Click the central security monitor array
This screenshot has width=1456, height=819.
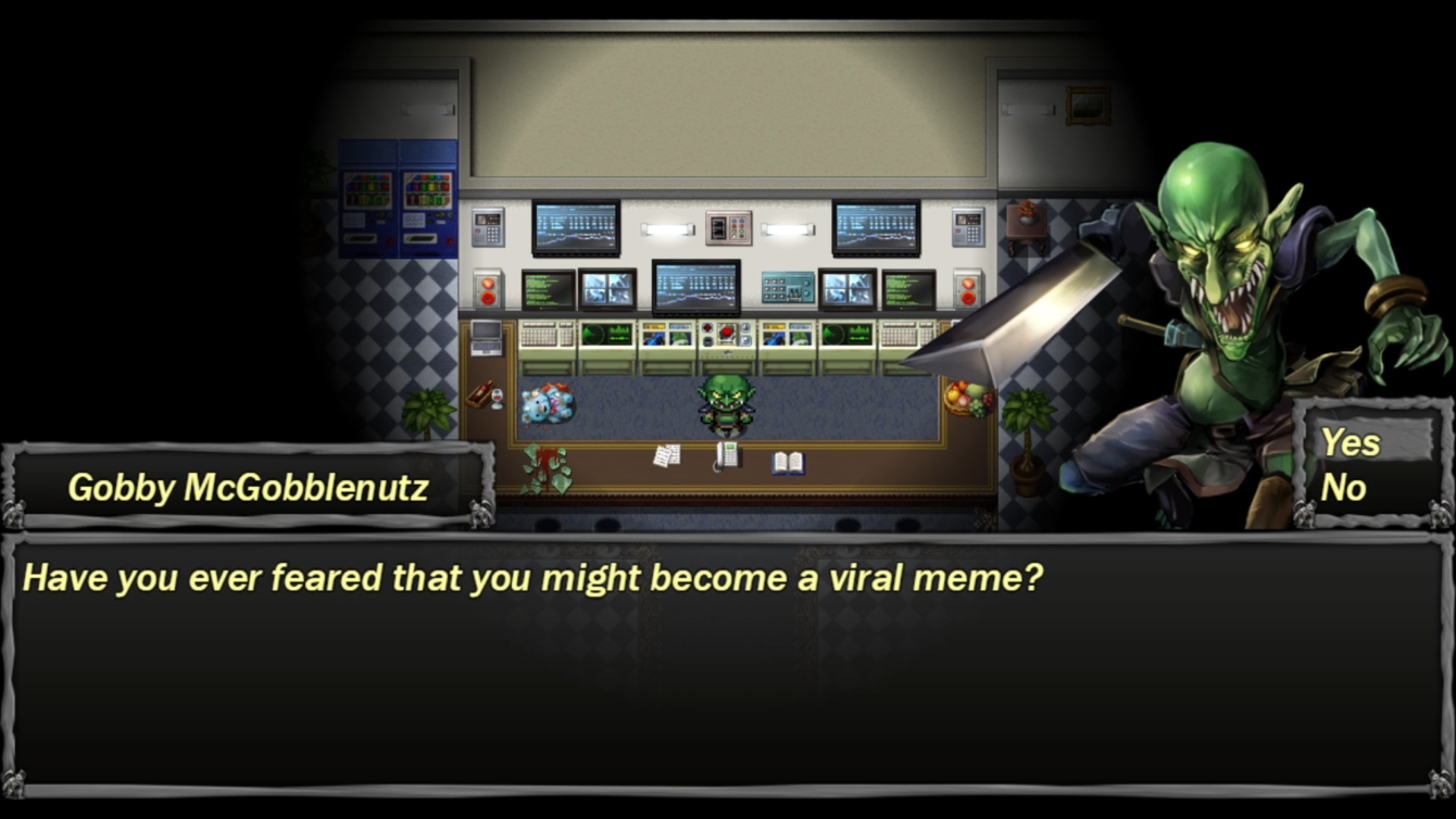tap(697, 287)
